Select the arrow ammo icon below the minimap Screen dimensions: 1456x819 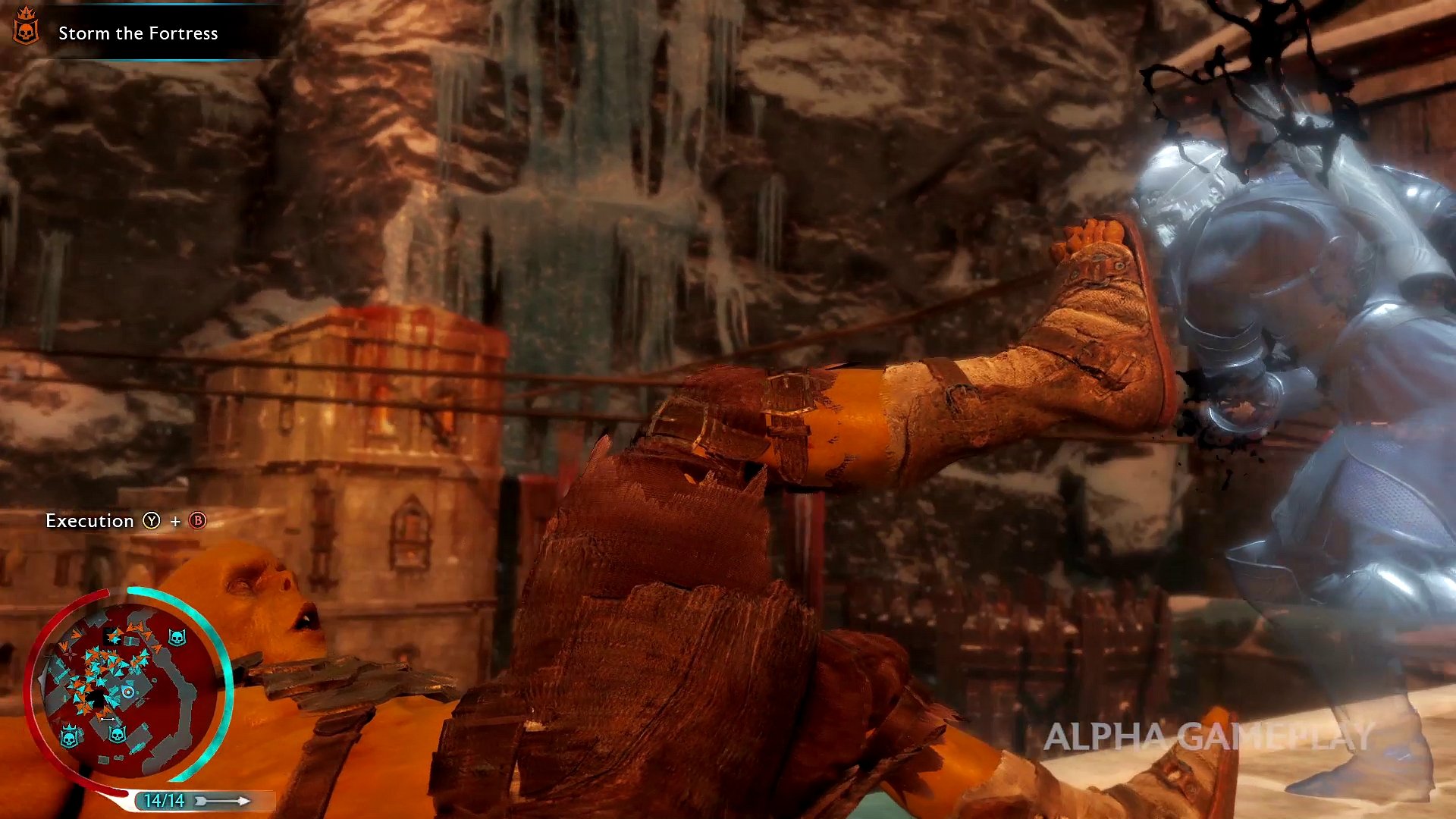tap(223, 801)
